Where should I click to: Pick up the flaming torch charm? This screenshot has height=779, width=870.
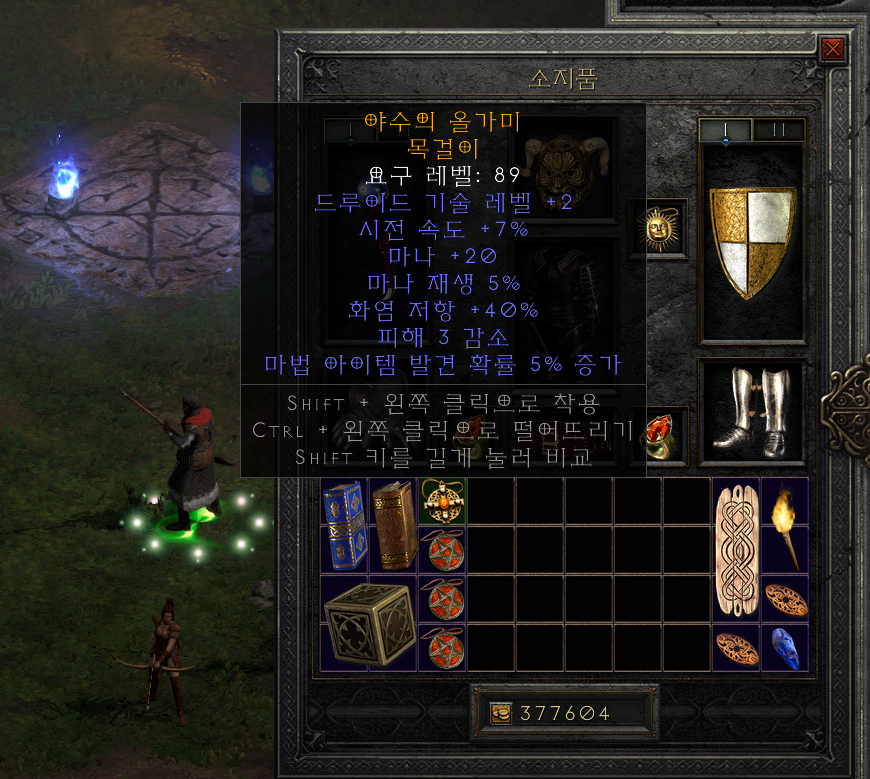coord(785,525)
